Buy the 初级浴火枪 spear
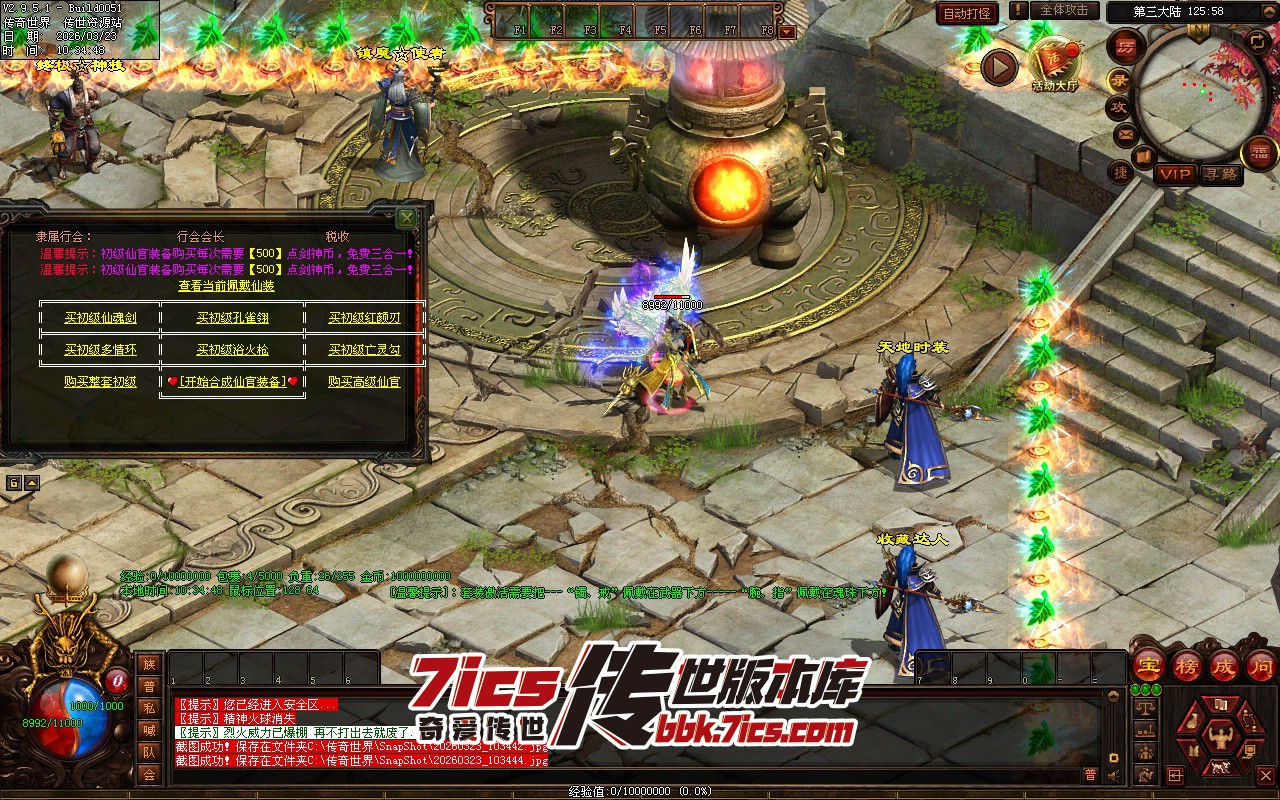The width and height of the screenshot is (1280, 800). pyautogui.click(x=232, y=350)
